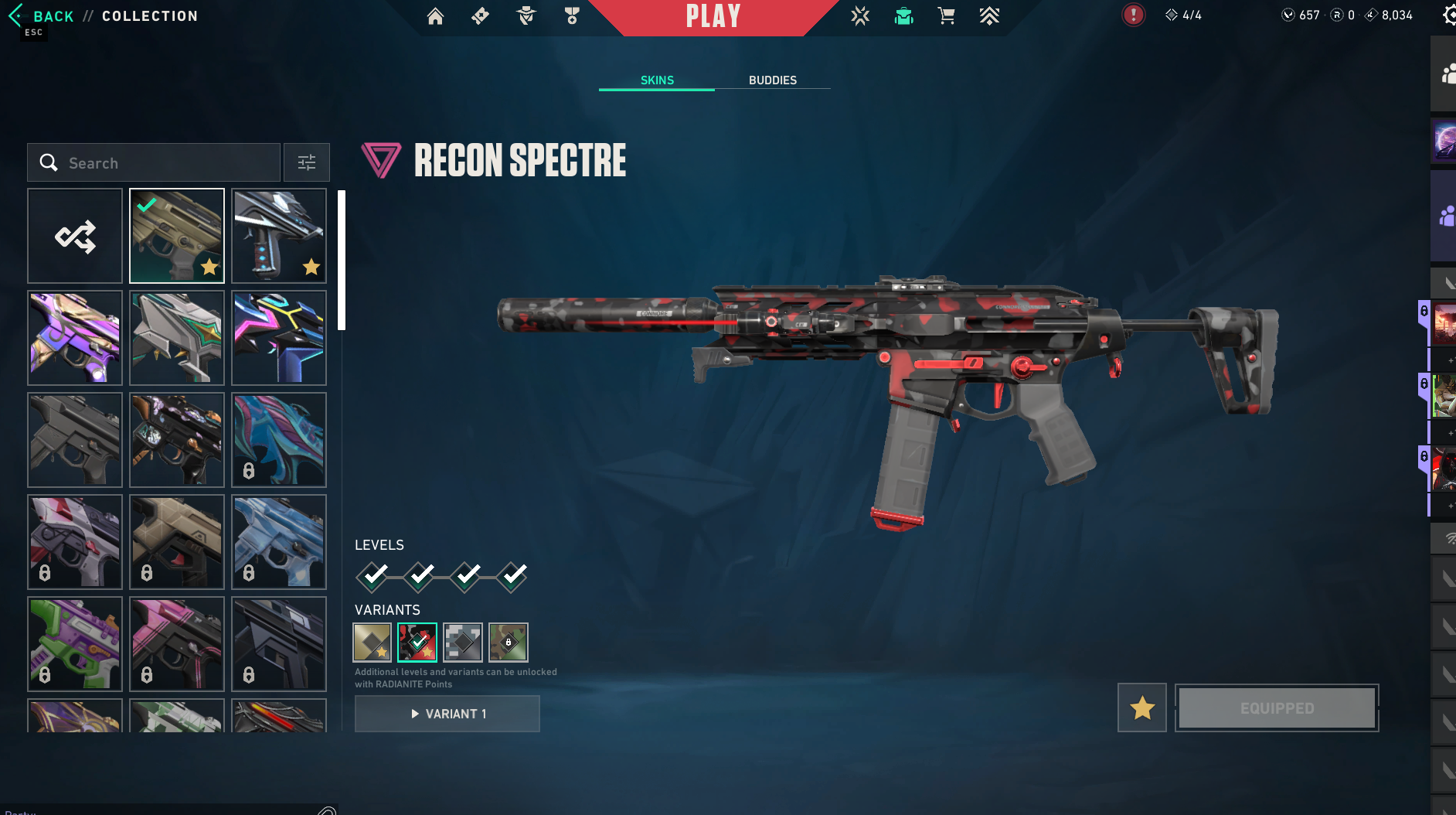
Task: Click the Equipped button
Action: pos(1277,708)
